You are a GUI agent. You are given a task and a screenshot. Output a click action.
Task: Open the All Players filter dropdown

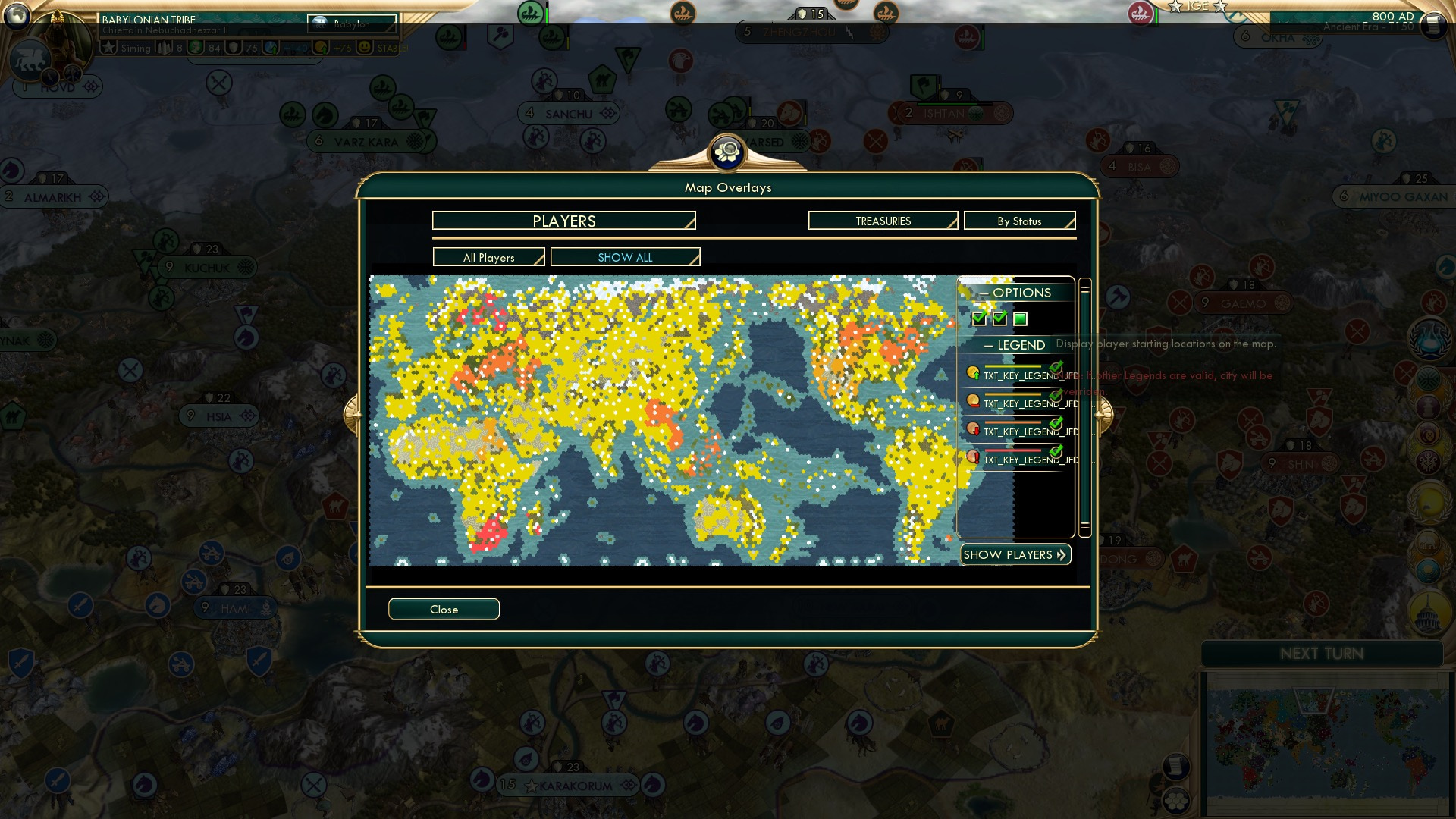[x=488, y=257]
